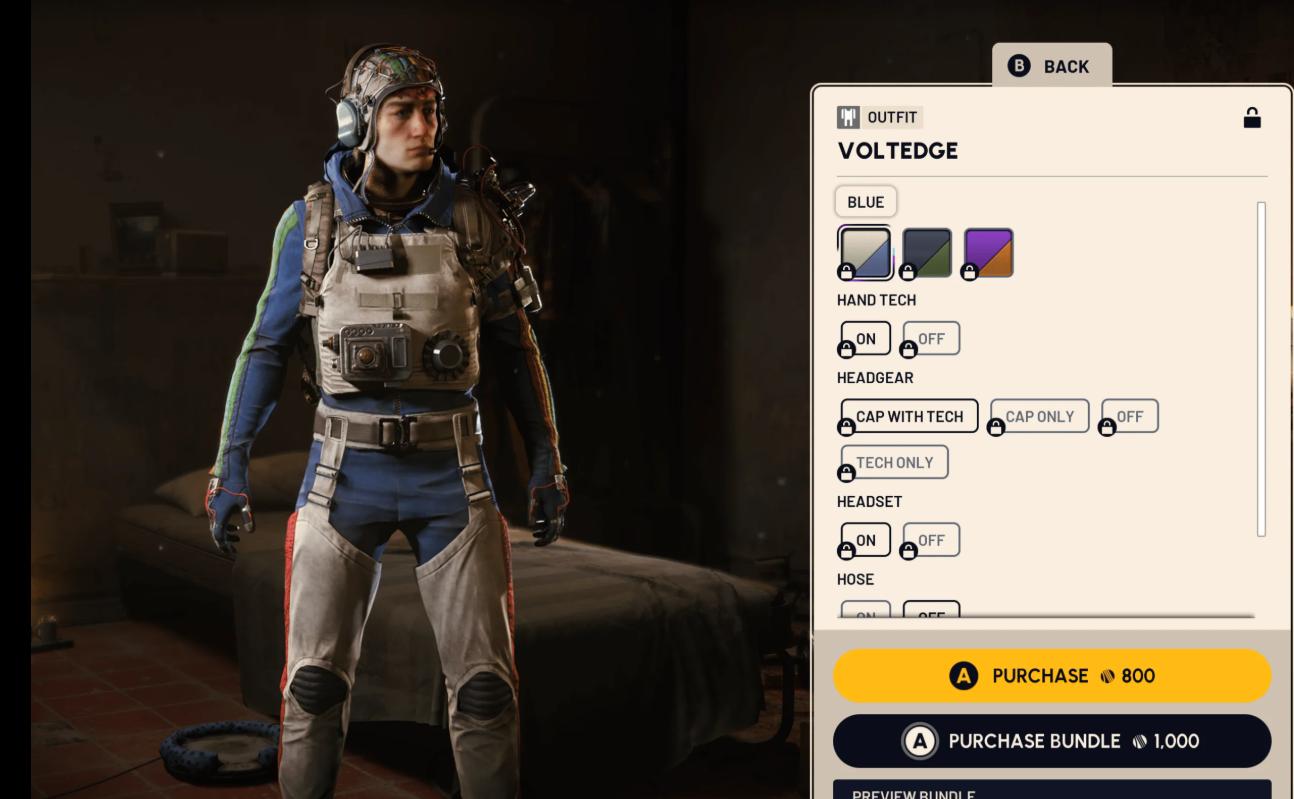Switch the Headset off
This screenshot has height=799, width=1294.
(931, 540)
